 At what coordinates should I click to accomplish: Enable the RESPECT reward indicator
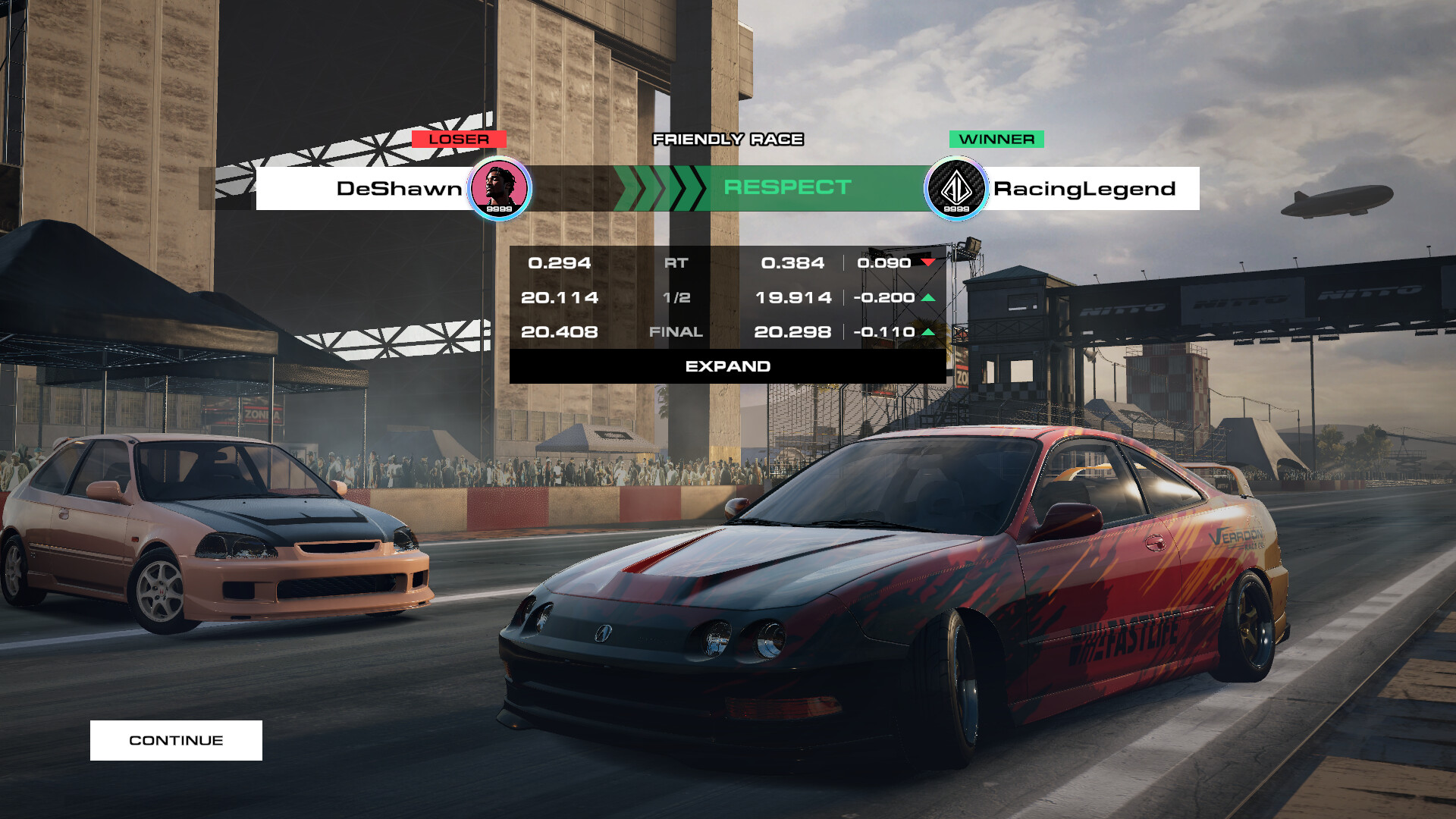(789, 187)
